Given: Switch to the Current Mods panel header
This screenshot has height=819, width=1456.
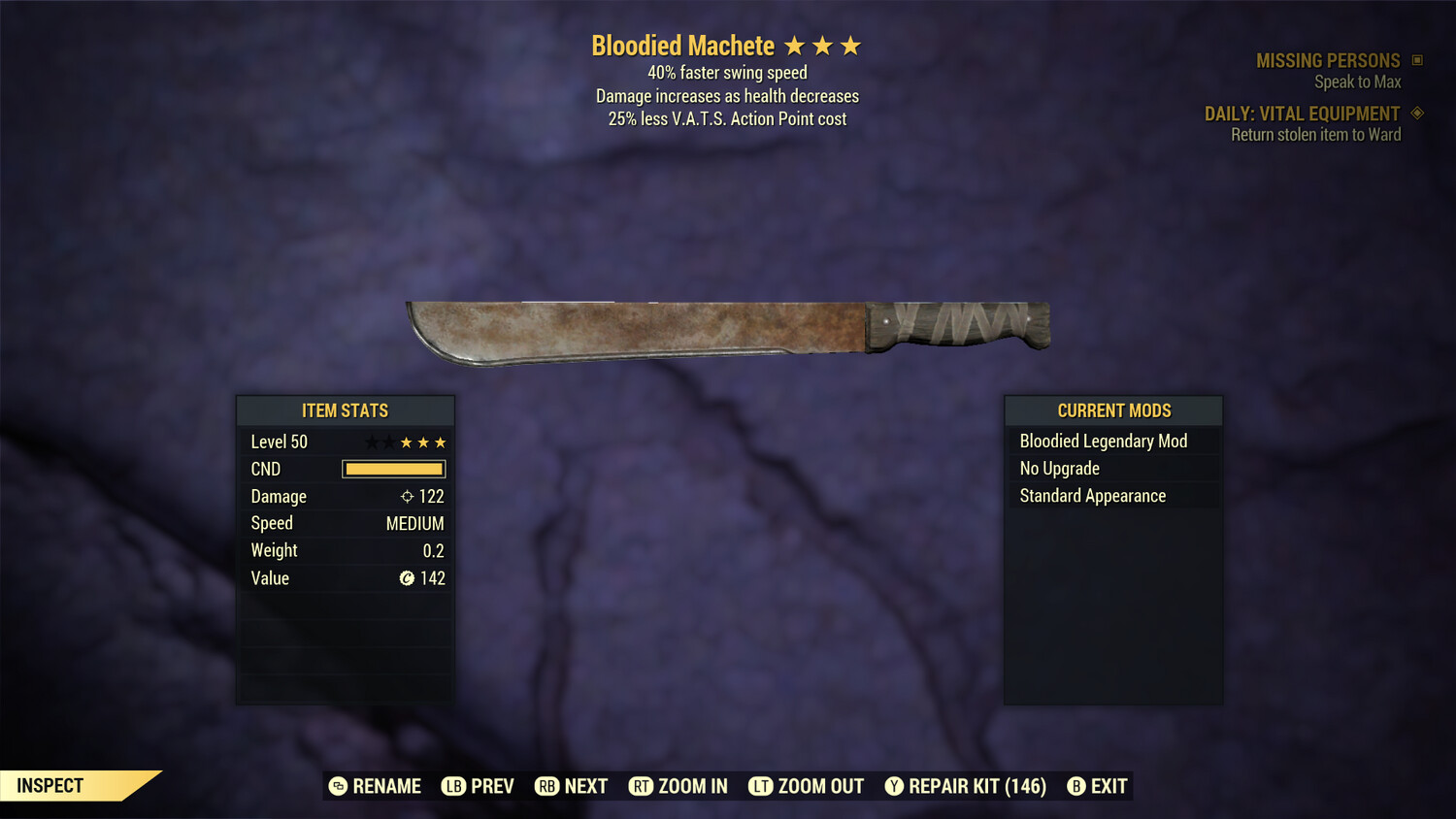Looking at the screenshot, I should pyautogui.click(x=1112, y=409).
